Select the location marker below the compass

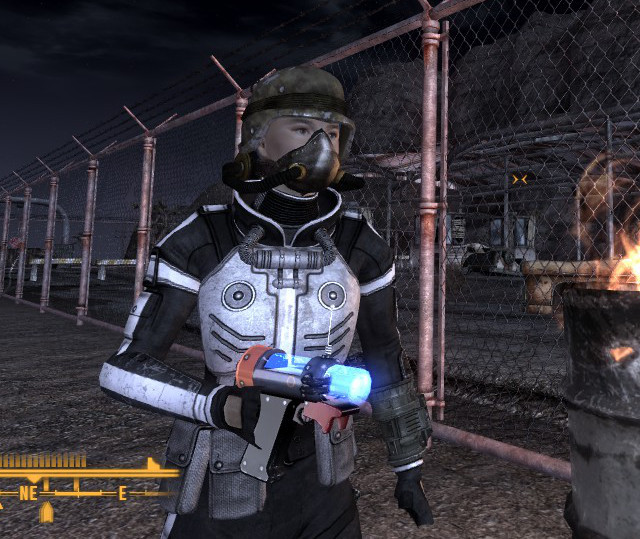[x=46, y=514]
